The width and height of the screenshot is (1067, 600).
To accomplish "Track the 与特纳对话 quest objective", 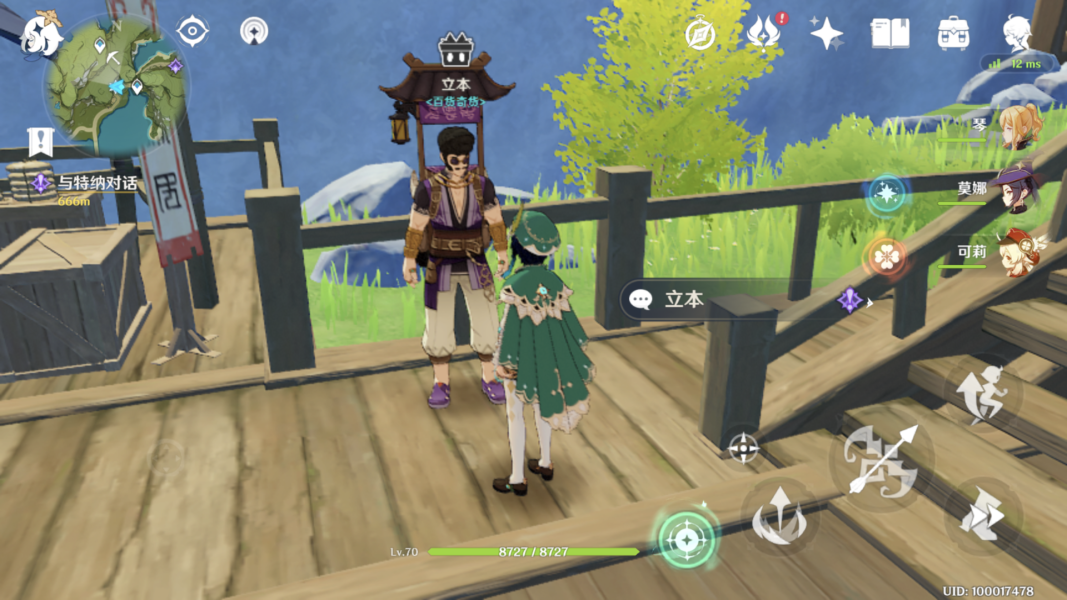I will (x=86, y=184).
